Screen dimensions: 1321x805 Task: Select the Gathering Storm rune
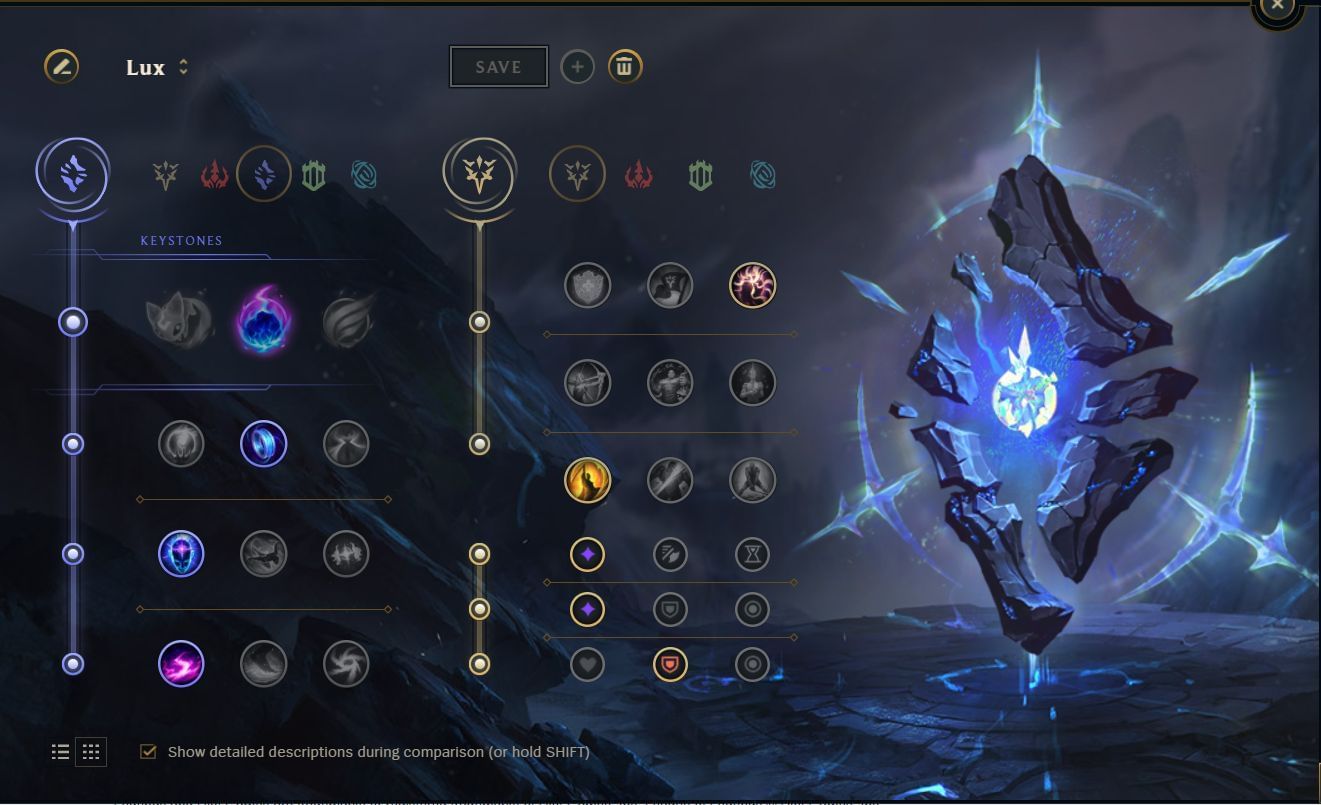tap(346, 663)
